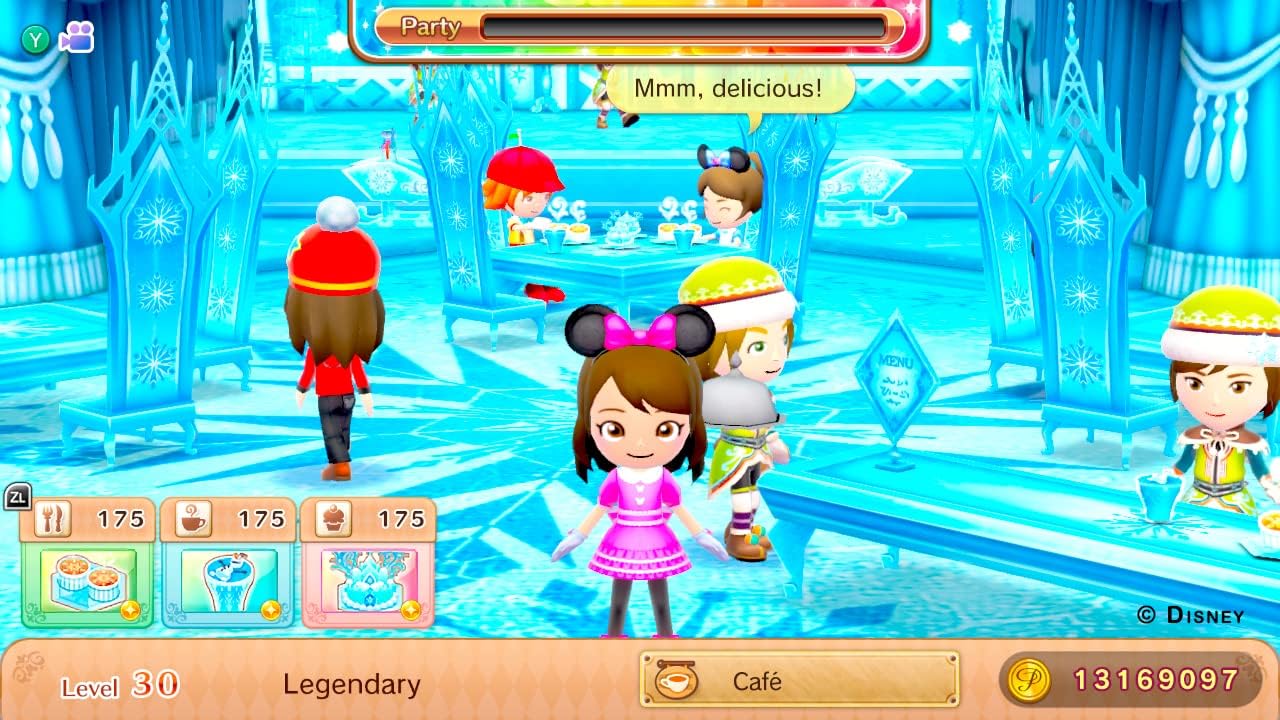Expand the Party banner at the top
Viewport: 1280px width, 720px height.
click(x=430, y=28)
